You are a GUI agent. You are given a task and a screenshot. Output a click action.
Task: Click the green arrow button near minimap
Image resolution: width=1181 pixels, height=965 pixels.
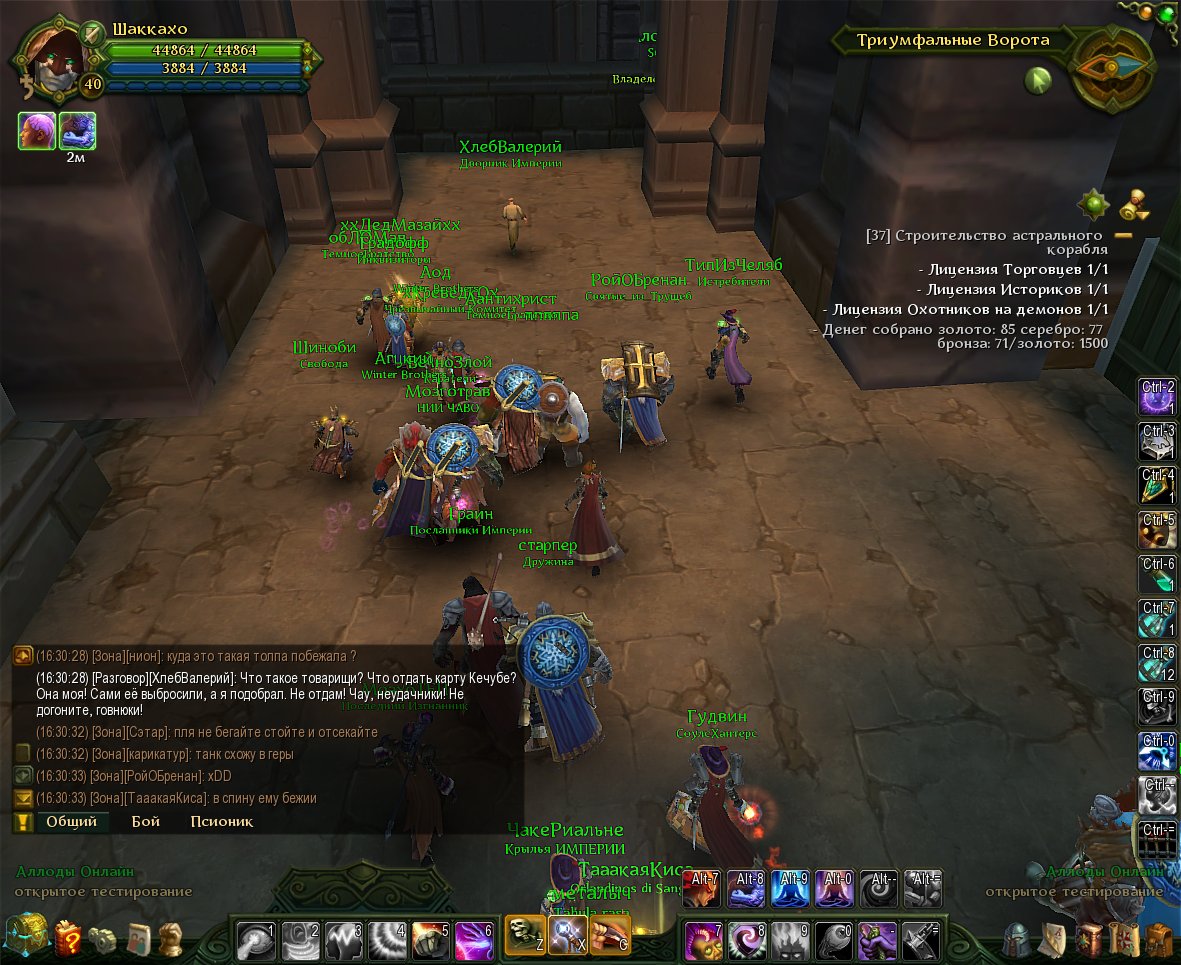[1038, 80]
